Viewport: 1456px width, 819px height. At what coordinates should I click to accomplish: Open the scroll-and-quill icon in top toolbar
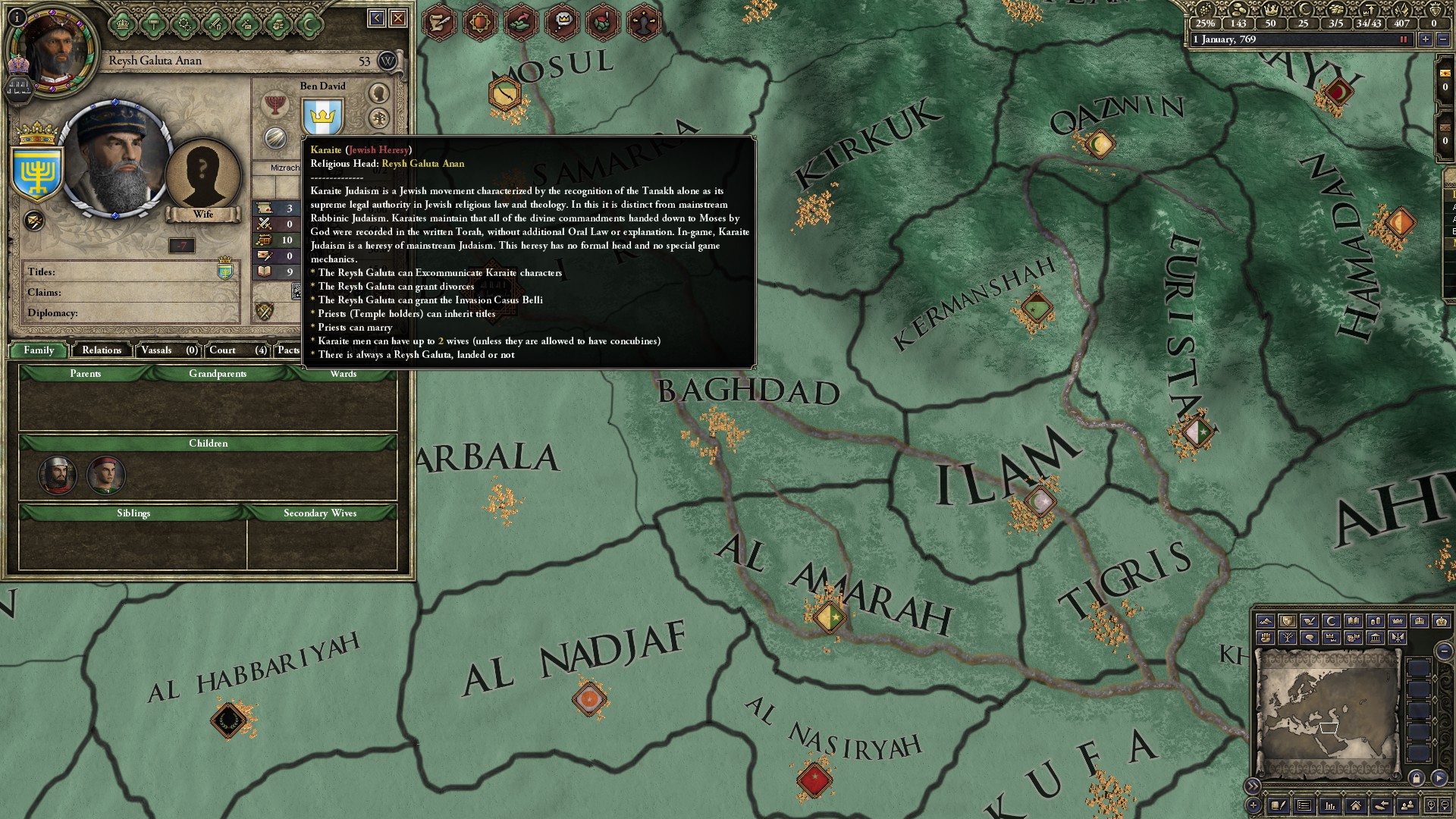click(x=439, y=22)
